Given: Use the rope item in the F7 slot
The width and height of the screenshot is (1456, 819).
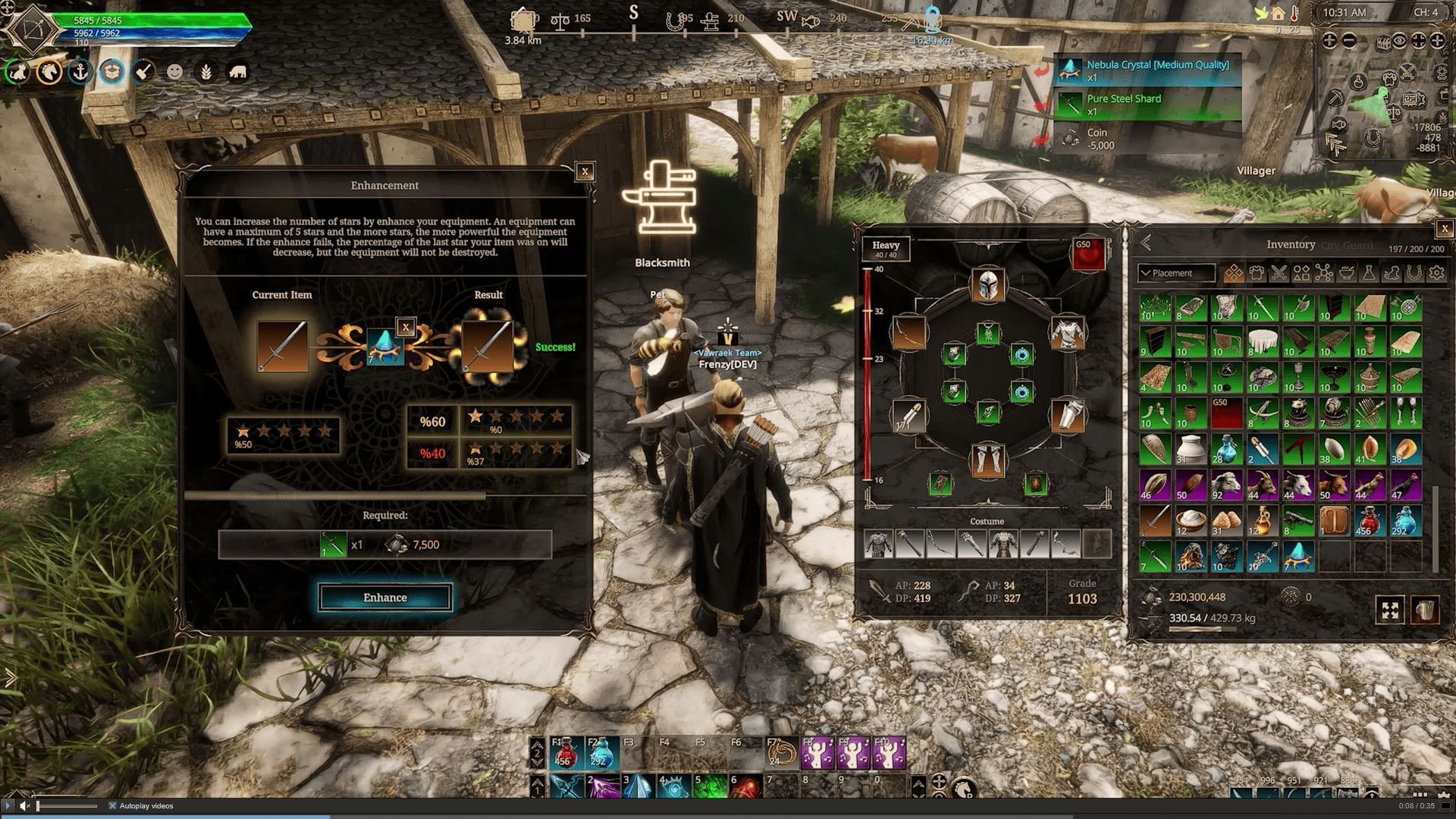Looking at the screenshot, I should click(x=781, y=752).
